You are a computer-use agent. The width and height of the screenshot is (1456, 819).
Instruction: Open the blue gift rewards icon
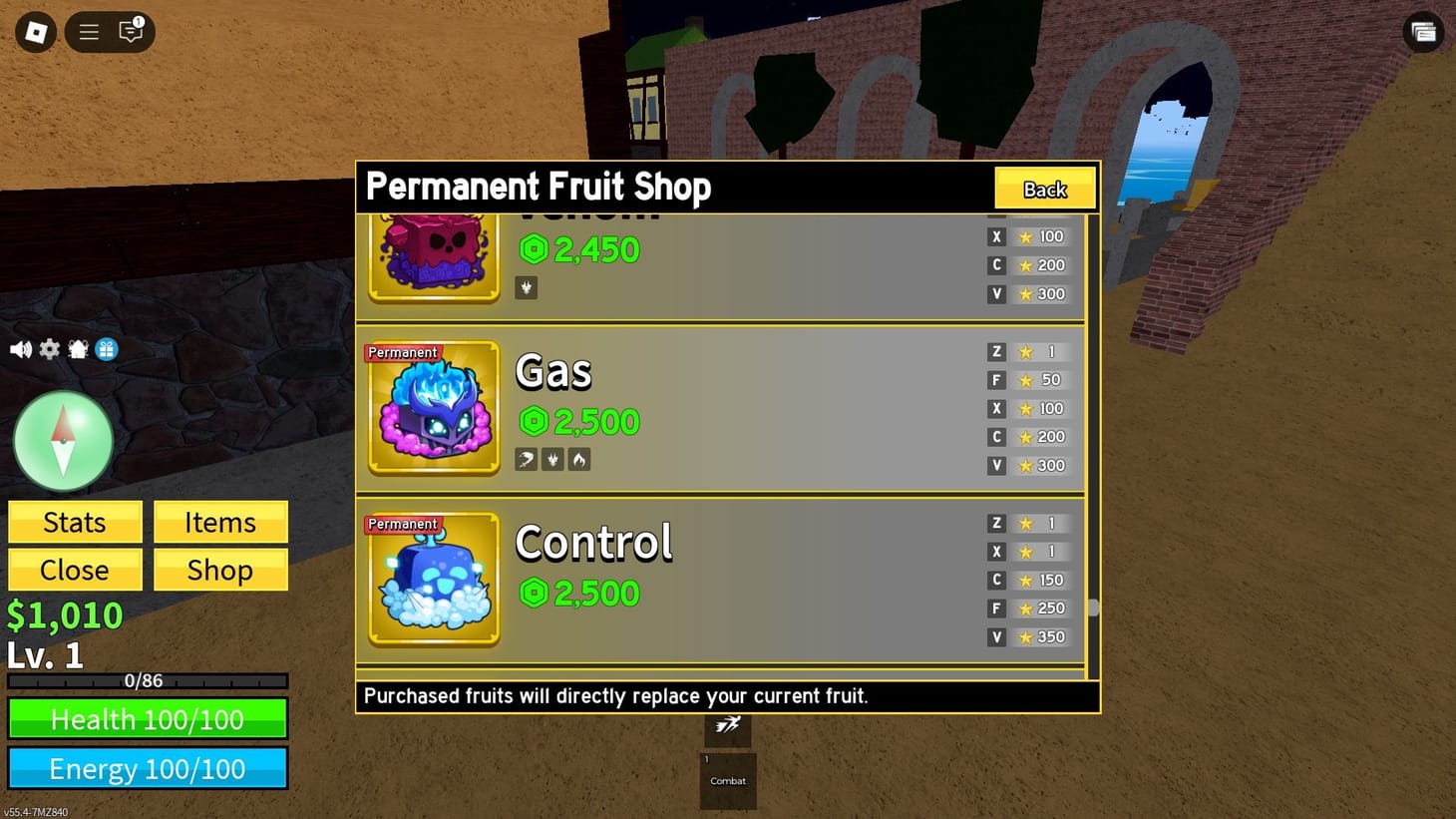point(106,349)
